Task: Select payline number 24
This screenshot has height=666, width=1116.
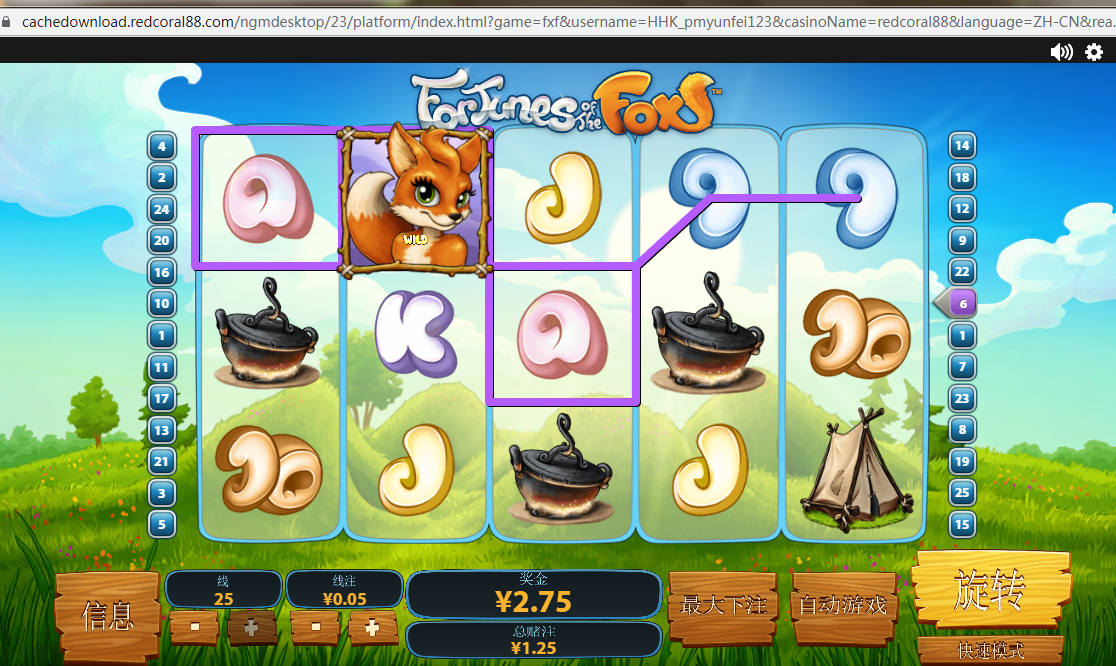Action: (161, 209)
